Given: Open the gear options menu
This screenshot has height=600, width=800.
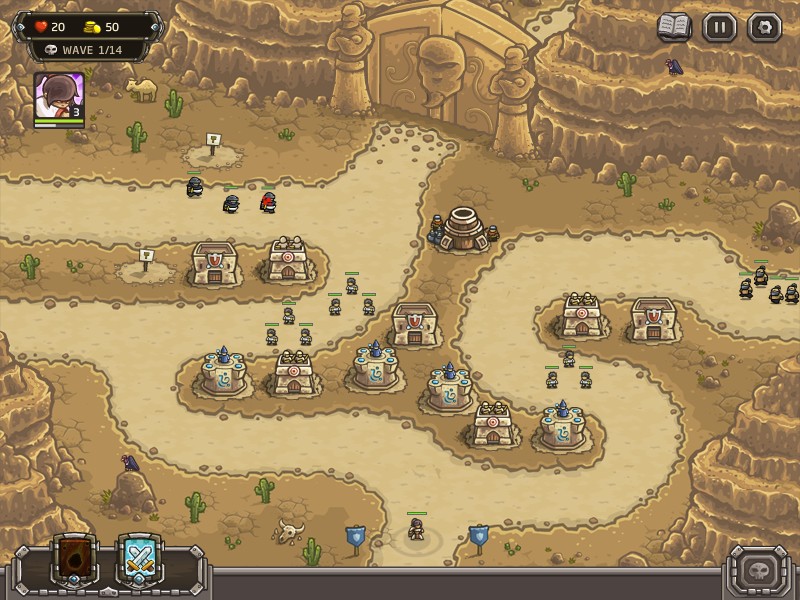Looking at the screenshot, I should [x=764, y=27].
